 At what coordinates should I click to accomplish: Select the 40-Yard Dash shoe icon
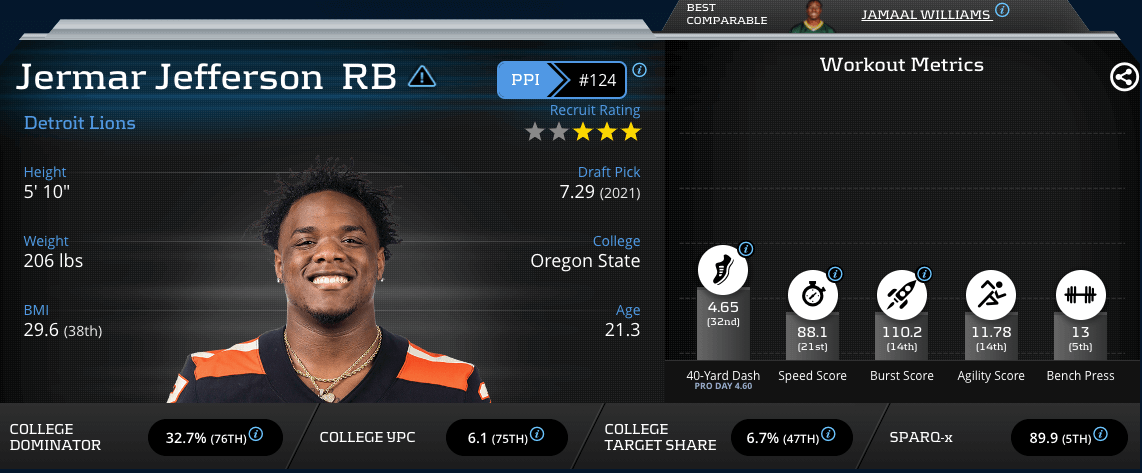coord(722,270)
